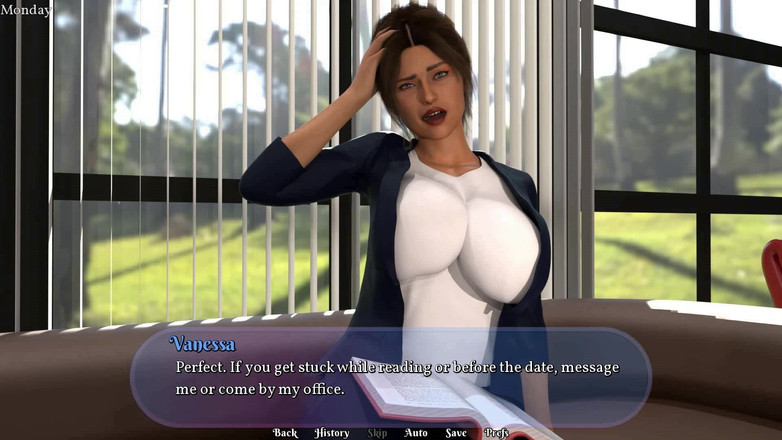
Task: Toggle Skip mode in quick menu
Action: coord(377,433)
